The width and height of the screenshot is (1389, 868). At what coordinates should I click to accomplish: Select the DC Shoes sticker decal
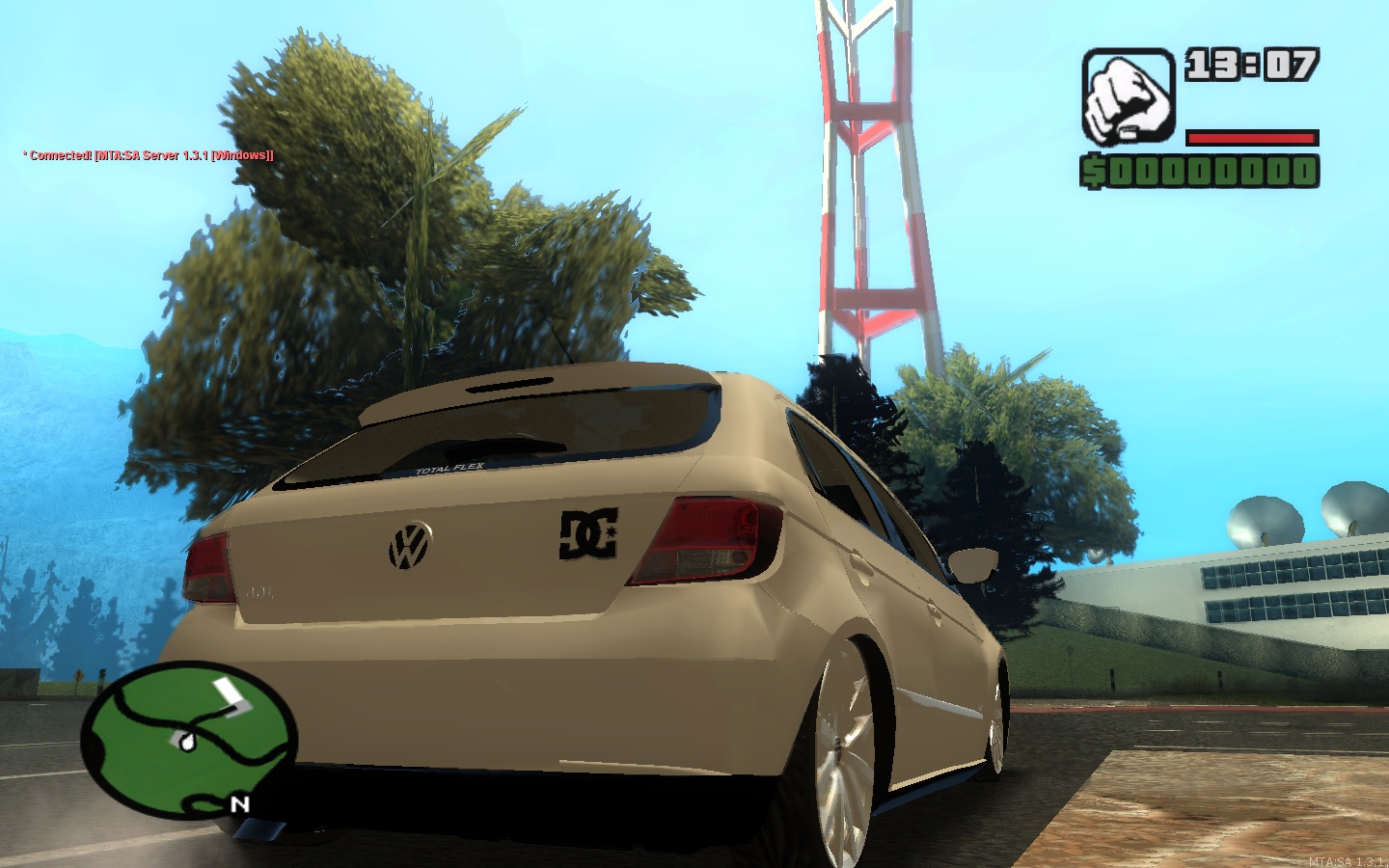pos(586,533)
